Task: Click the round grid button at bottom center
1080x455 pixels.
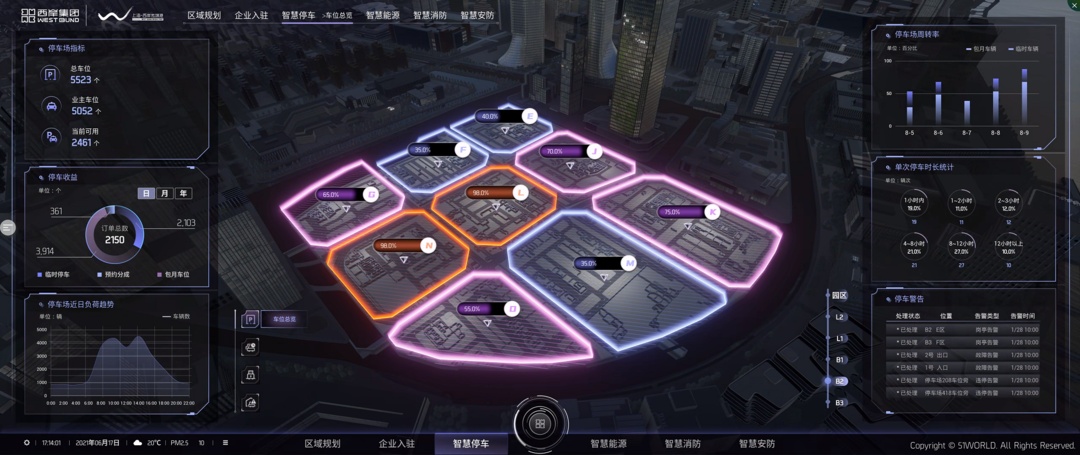Action: pos(540,424)
